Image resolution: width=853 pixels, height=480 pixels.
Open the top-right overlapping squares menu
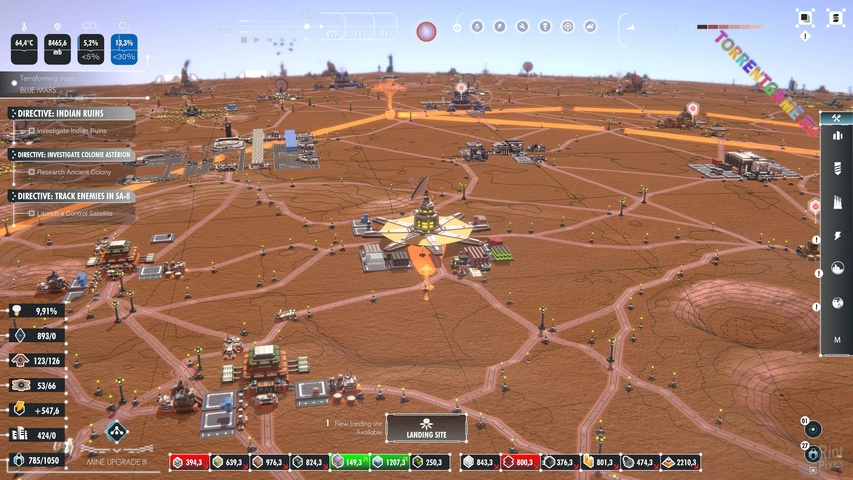pyautogui.click(x=805, y=17)
